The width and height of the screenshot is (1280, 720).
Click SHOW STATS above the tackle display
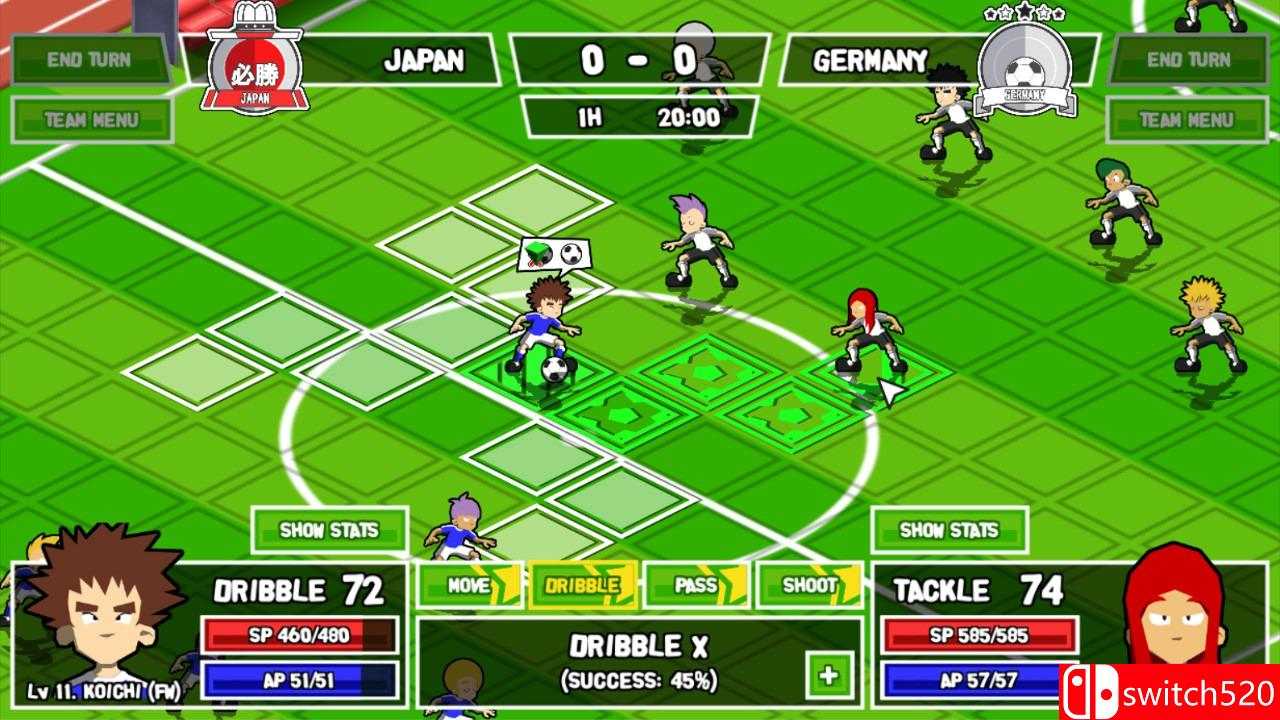pyautogui.click(x=948, y=532)
